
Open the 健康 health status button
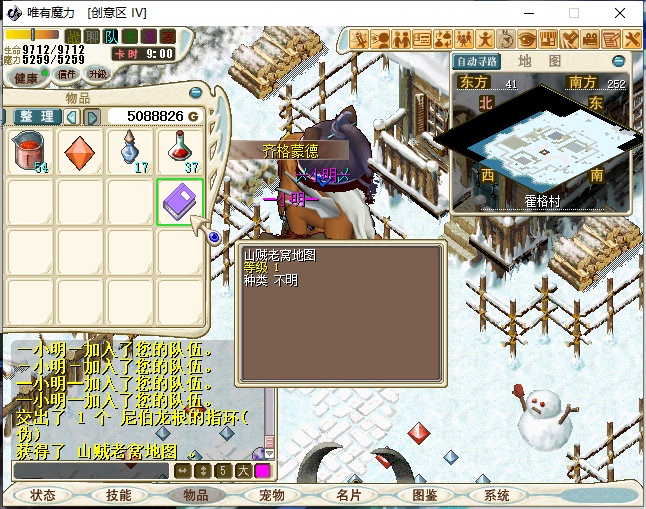click(x=26, y=76)
